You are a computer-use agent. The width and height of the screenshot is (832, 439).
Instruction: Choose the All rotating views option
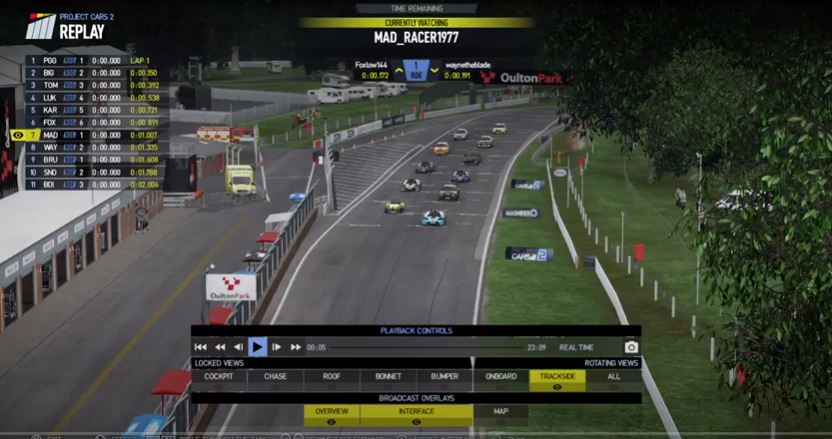pos(613,376)
